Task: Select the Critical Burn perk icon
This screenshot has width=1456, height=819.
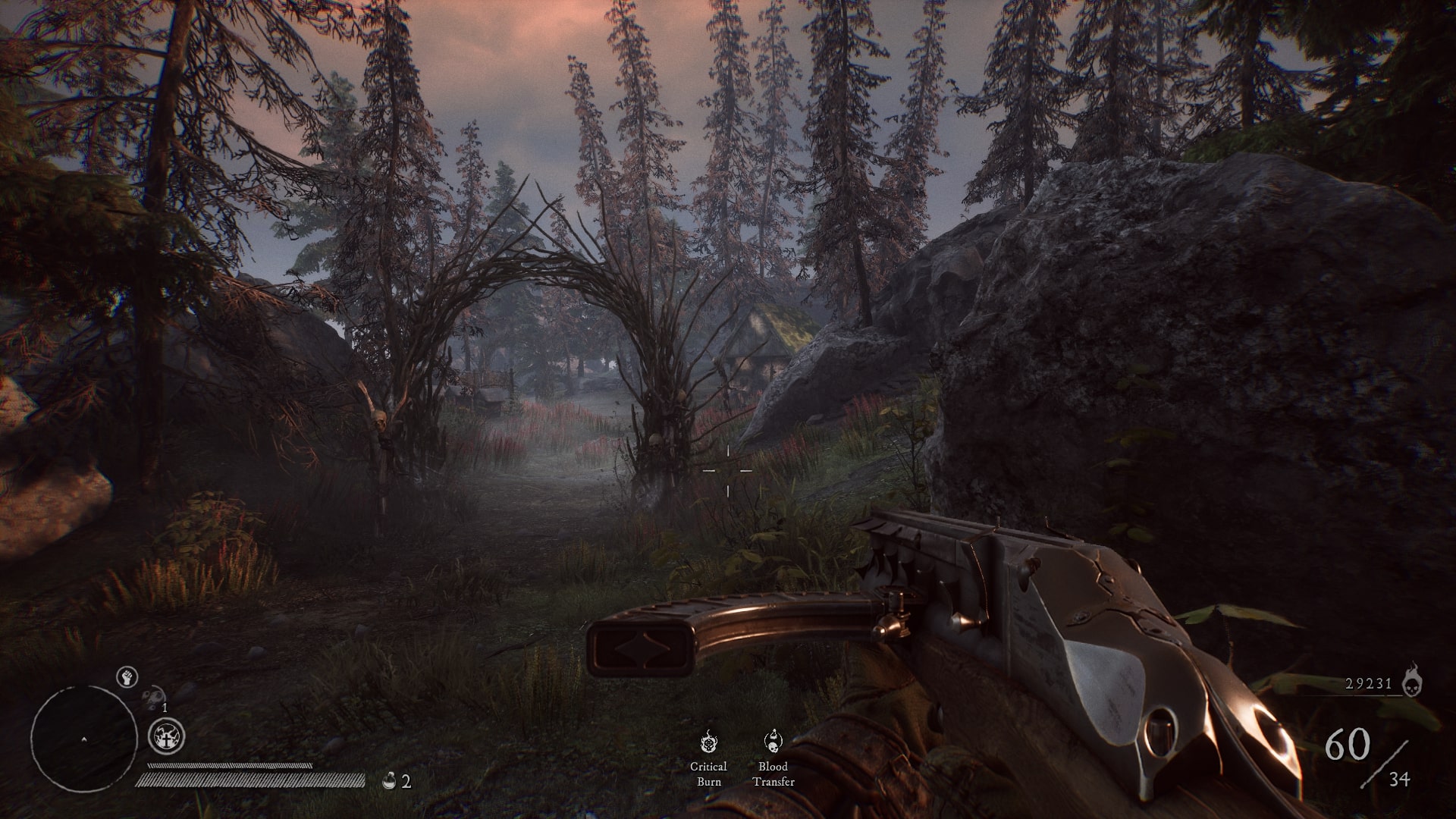Action: (x=708, y=742)
